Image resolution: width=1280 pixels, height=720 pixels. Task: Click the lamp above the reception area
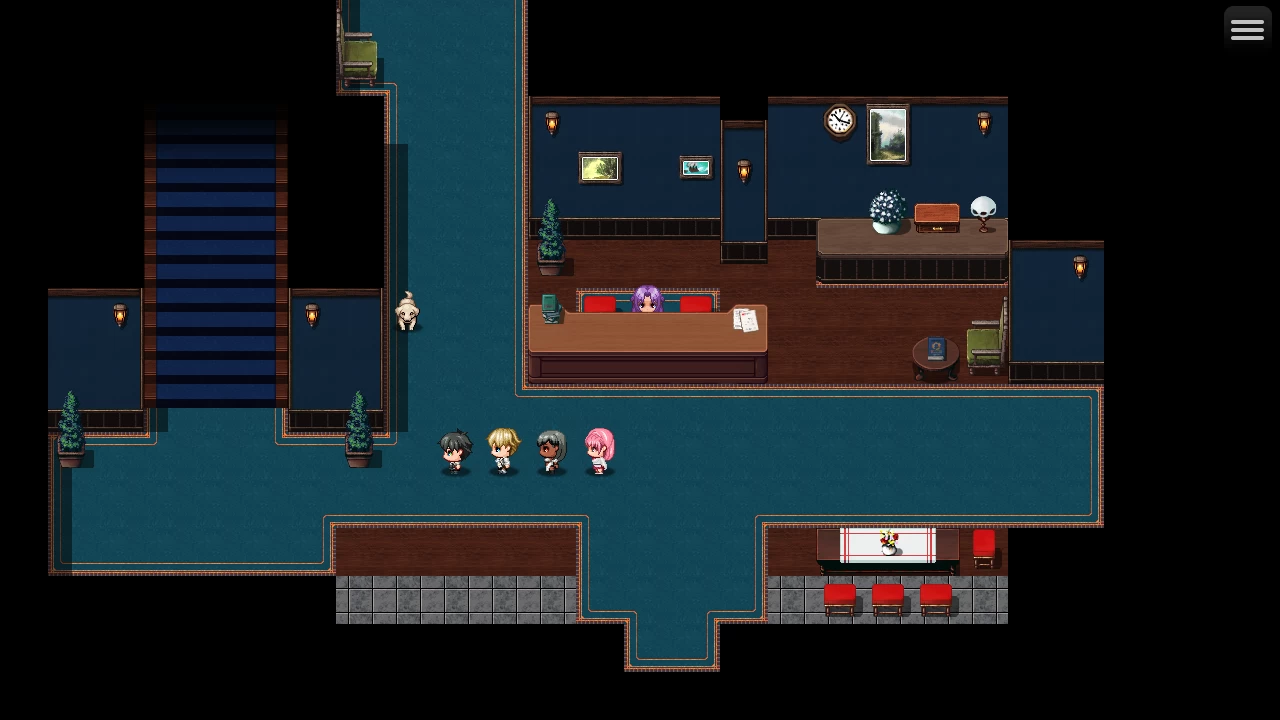(551, 122)
